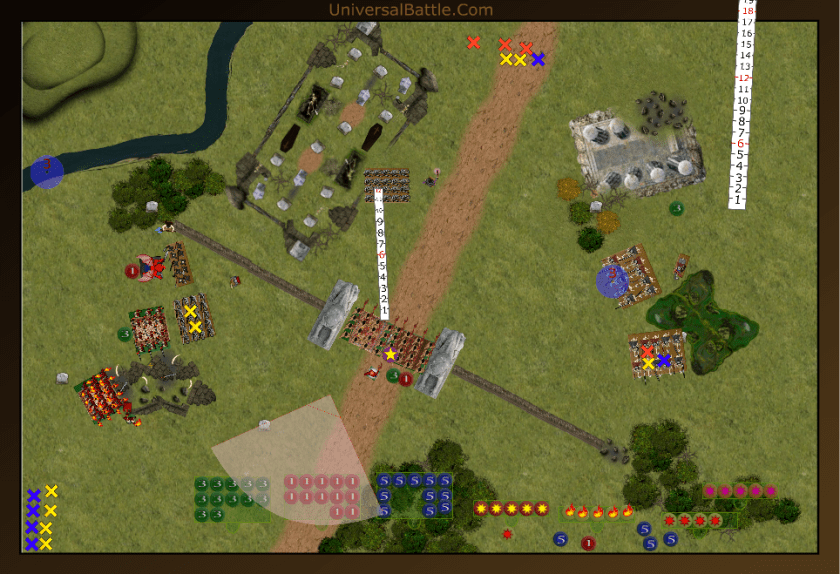Click the blue circle marker by the river
The width and height of the screenshot is (840, 574).
[46, 171]
